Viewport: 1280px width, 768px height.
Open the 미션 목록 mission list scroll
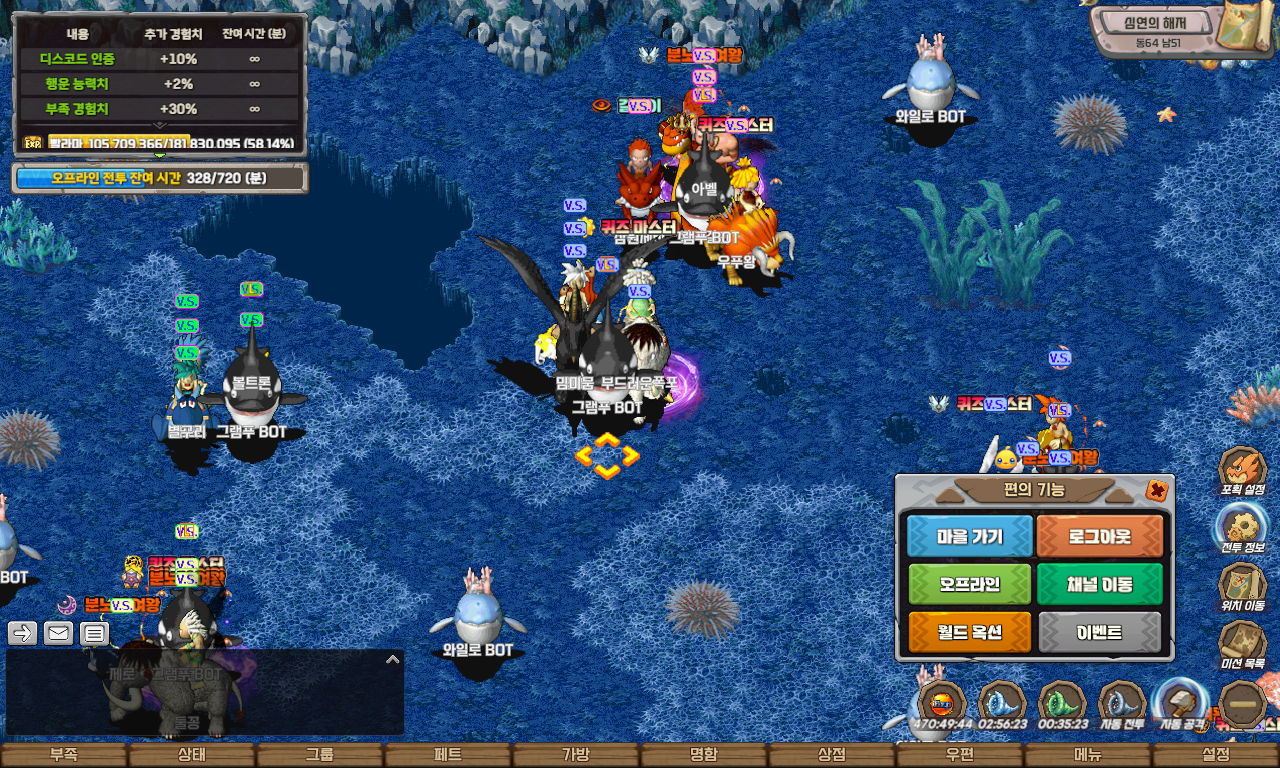pyautogui.click(x=1243, y=643)
